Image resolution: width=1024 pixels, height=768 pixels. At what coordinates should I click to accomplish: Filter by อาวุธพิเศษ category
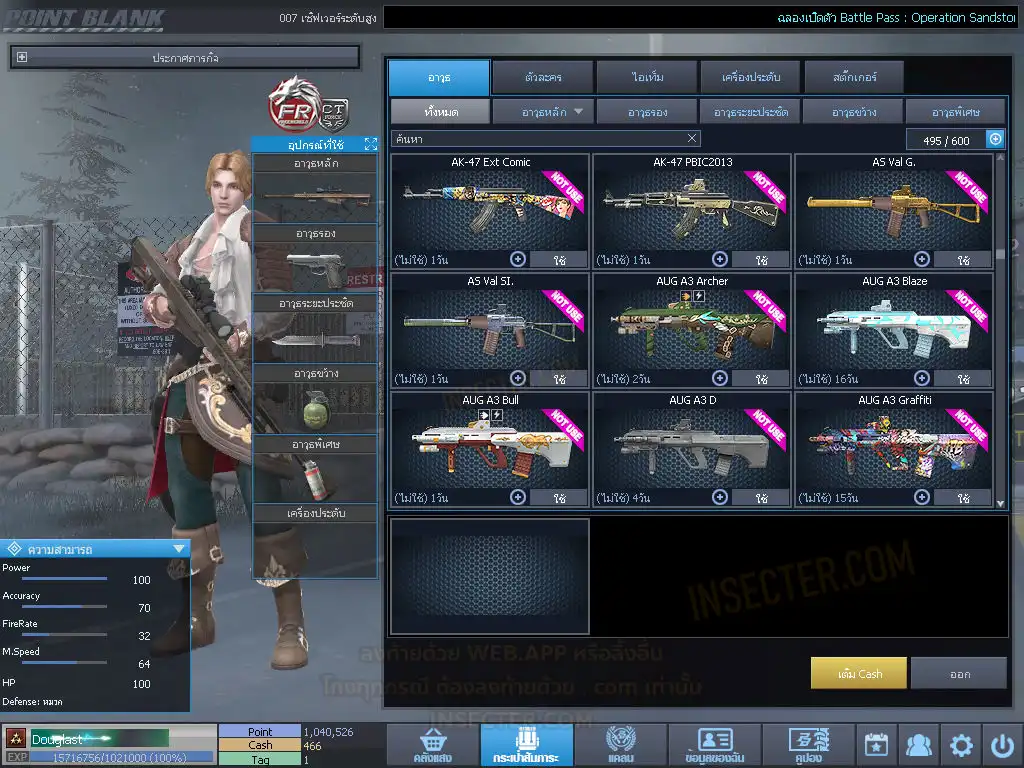955,112
